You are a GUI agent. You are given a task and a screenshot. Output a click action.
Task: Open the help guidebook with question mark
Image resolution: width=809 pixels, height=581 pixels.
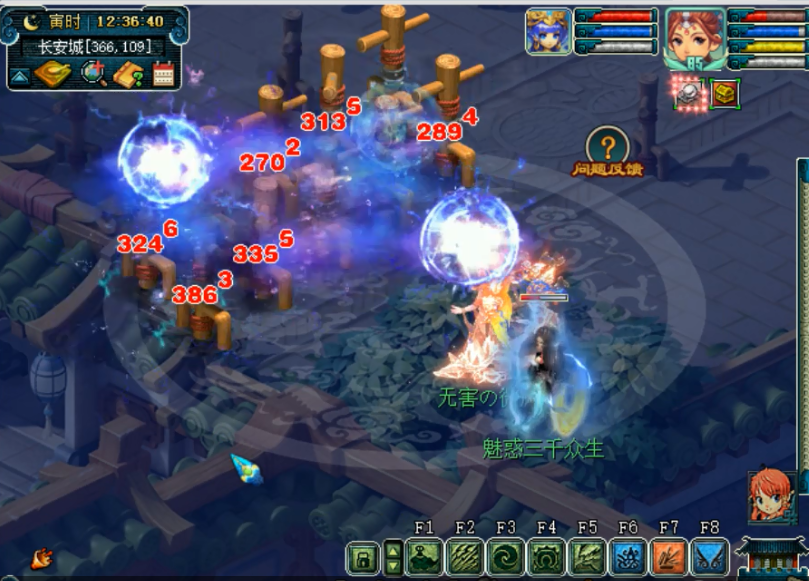click(x=130, y=73)
